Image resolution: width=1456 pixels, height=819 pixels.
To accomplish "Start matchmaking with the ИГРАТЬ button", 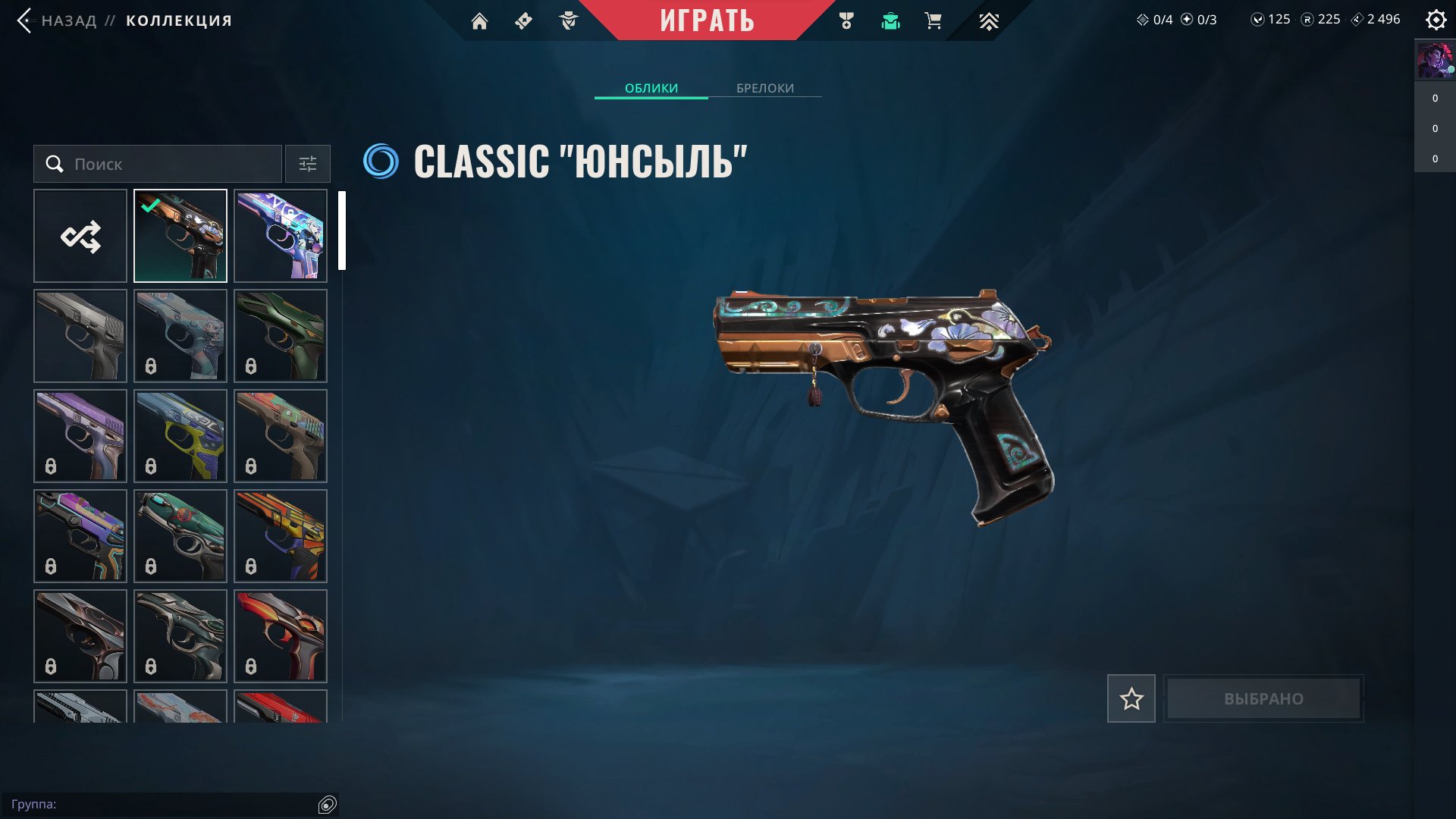I will 707,20.
